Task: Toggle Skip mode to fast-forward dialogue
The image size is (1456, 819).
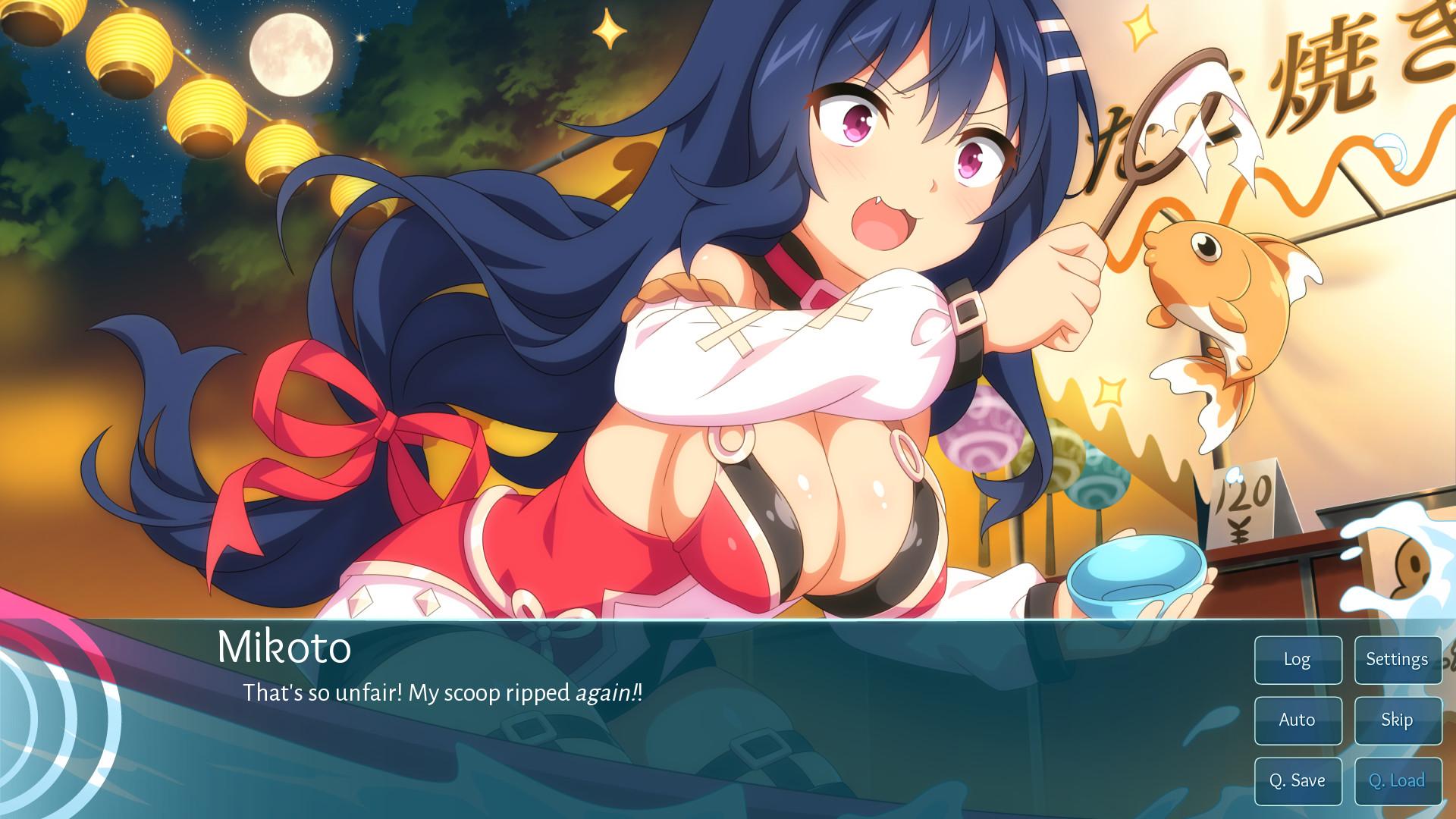Action: [x=1398, y=720]
